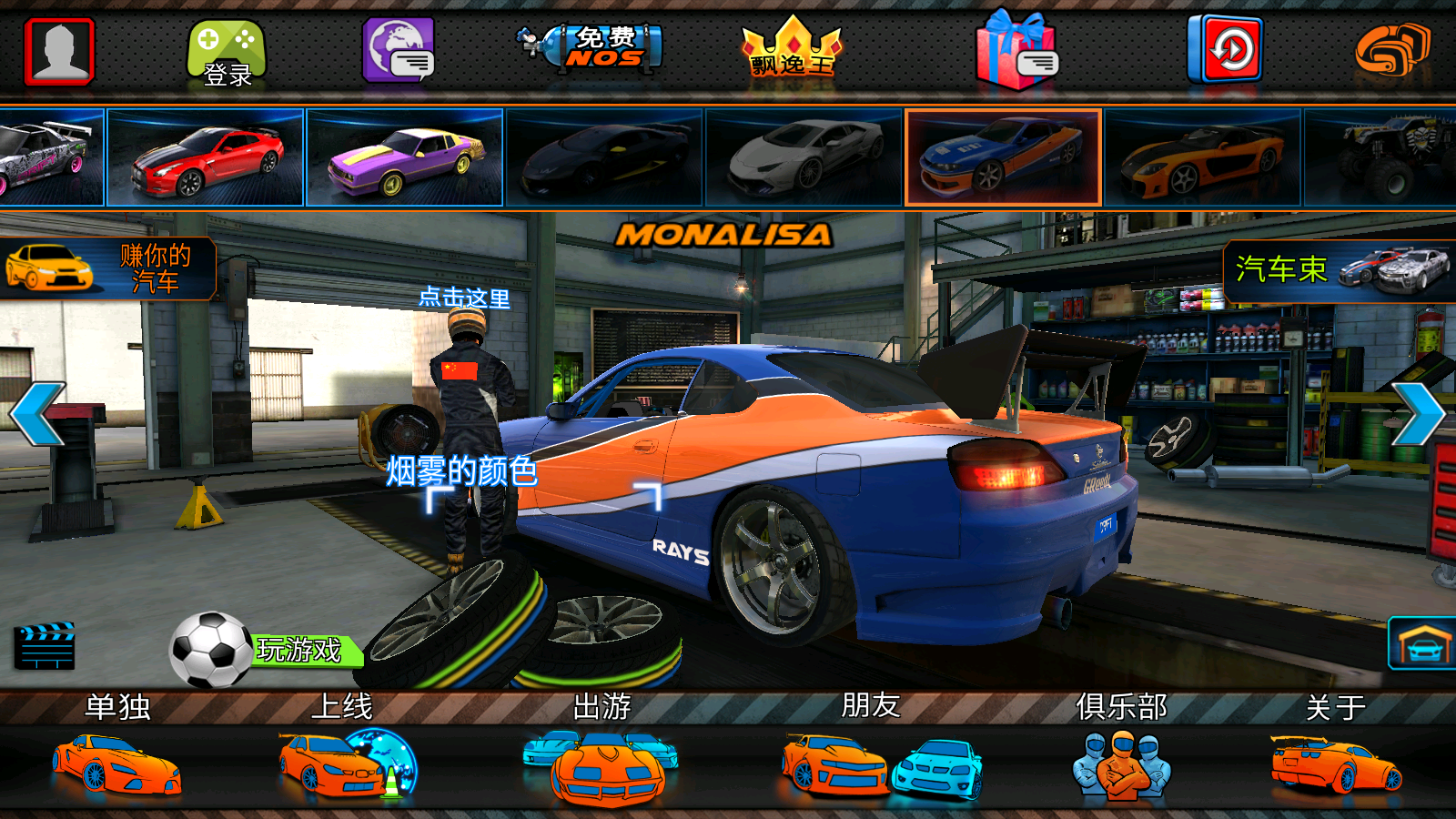The image size is (1456, 819).
Task: Open the red gift box icon
Action: (1016, 51)
